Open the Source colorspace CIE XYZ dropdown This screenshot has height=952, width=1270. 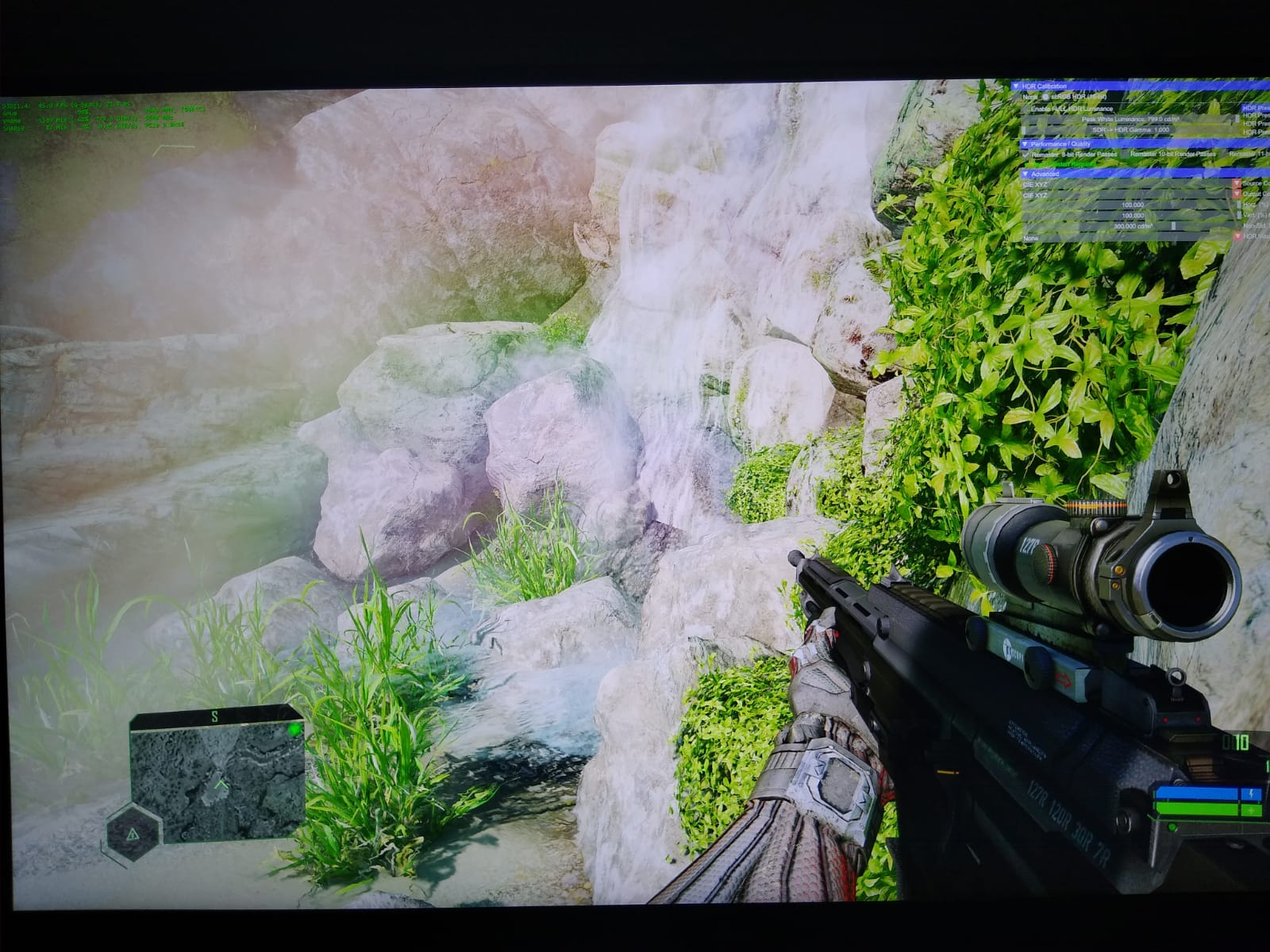click(1236, 184)
